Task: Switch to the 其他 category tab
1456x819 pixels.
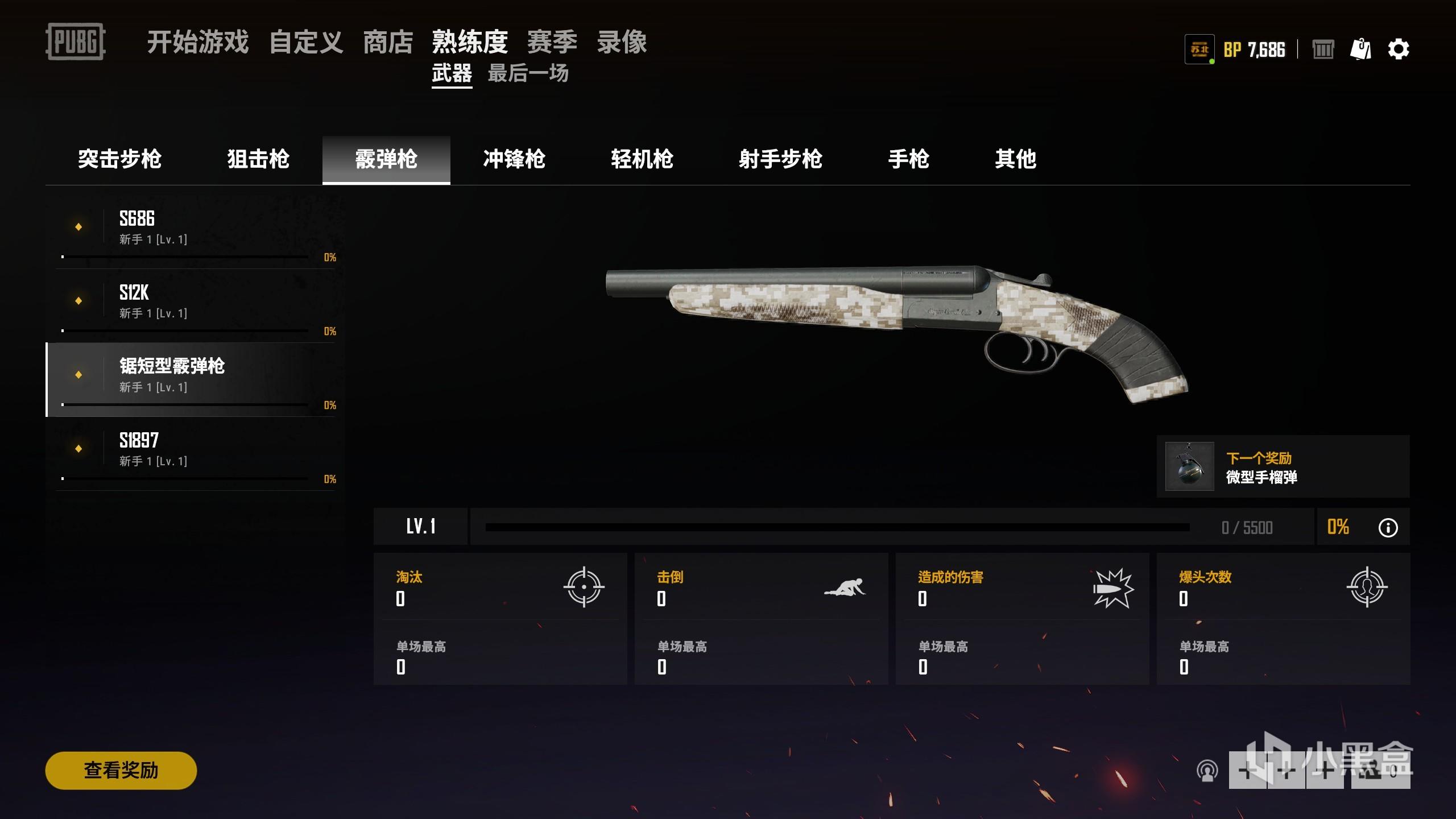Action: click(1015, 159)
